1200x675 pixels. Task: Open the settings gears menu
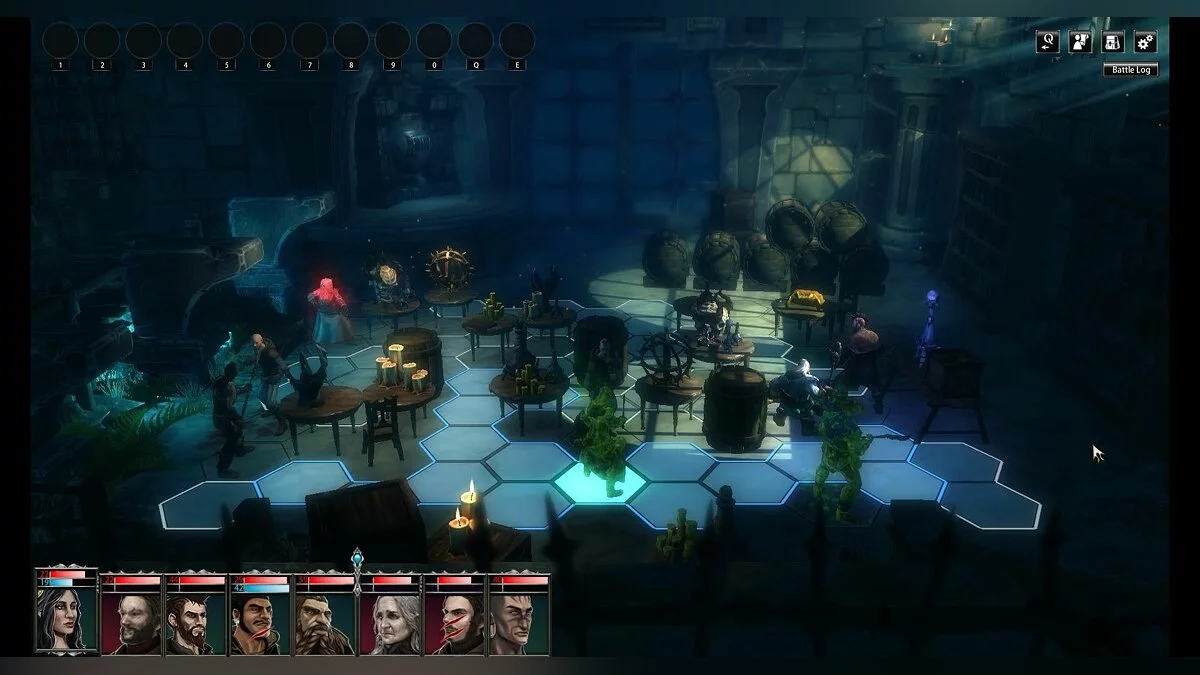(1145, 41)
